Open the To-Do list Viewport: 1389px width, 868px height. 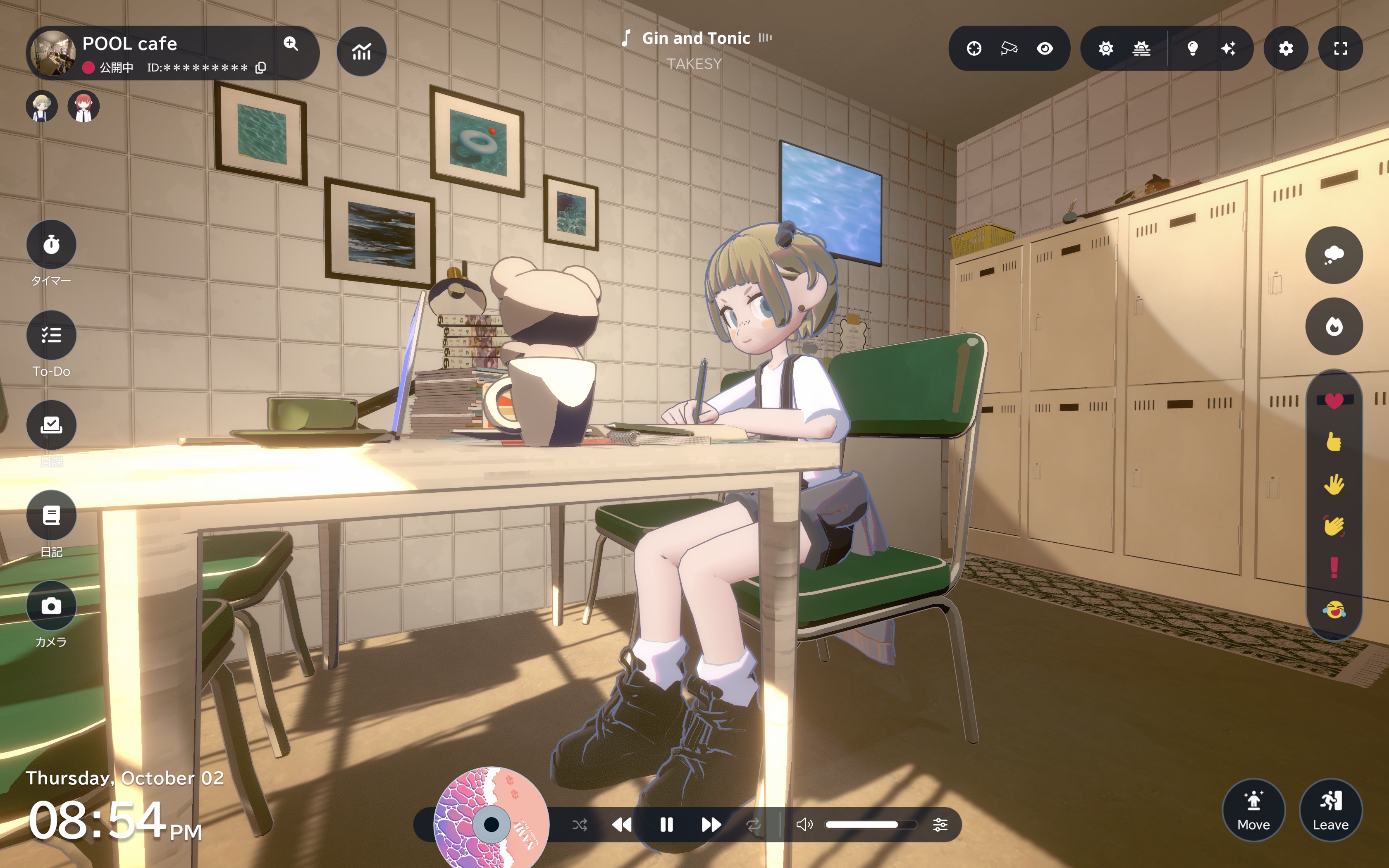point(51,335)
